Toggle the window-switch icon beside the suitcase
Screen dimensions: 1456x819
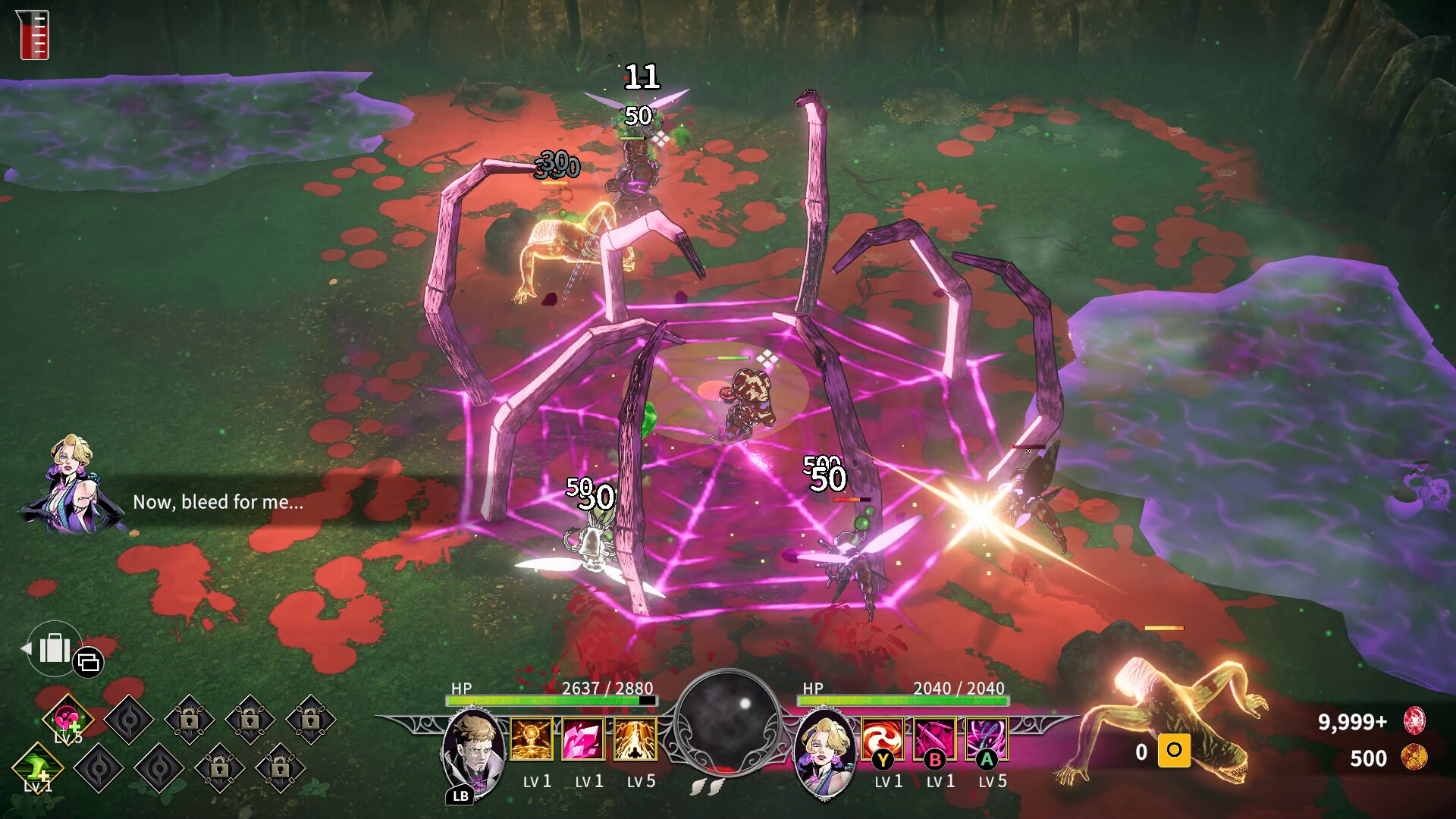tap(89, 664)
